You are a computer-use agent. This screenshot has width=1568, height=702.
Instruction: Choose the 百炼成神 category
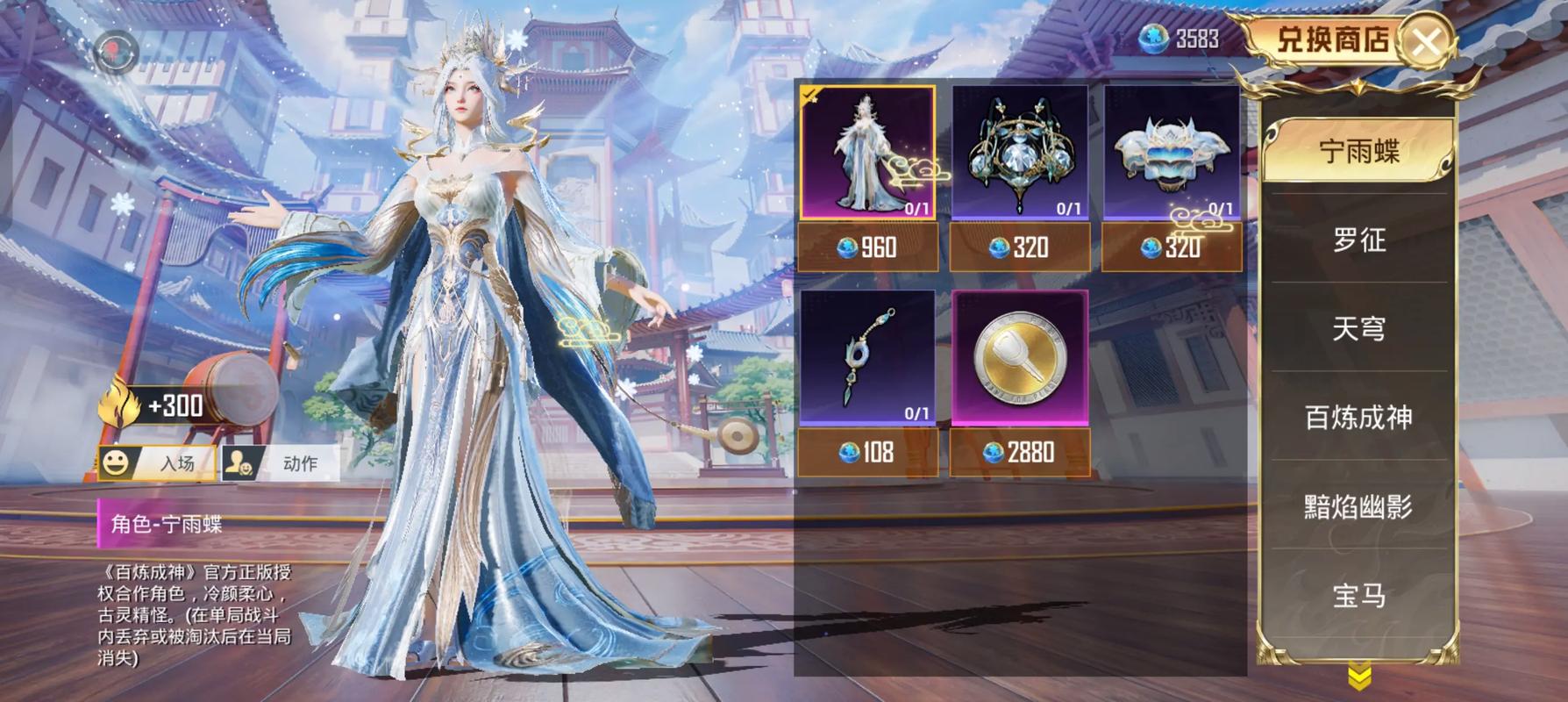tap(1358, 417)
